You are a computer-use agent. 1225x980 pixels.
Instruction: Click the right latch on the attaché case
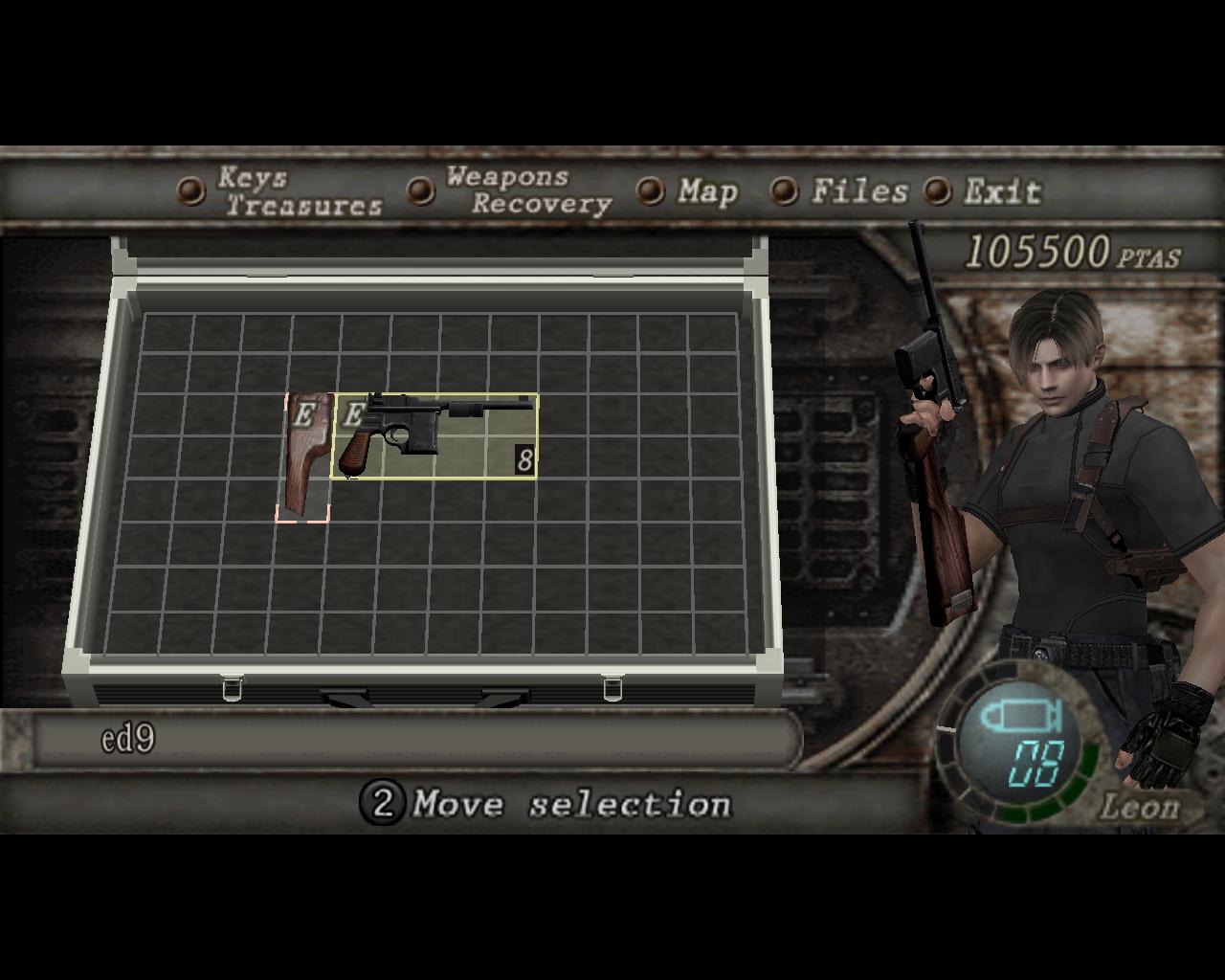[x=611, y=687]
